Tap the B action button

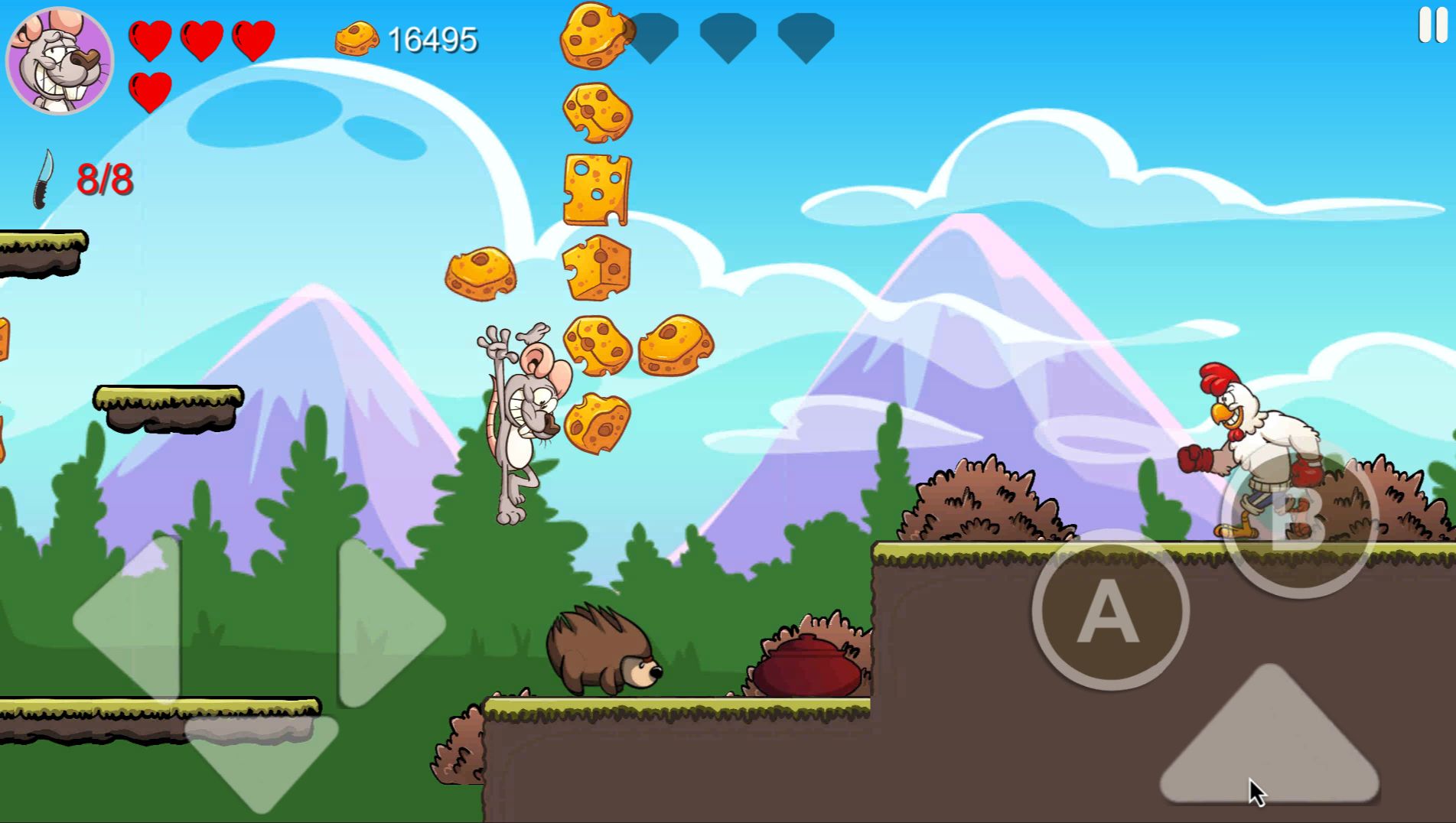(x=1298, y=520)
